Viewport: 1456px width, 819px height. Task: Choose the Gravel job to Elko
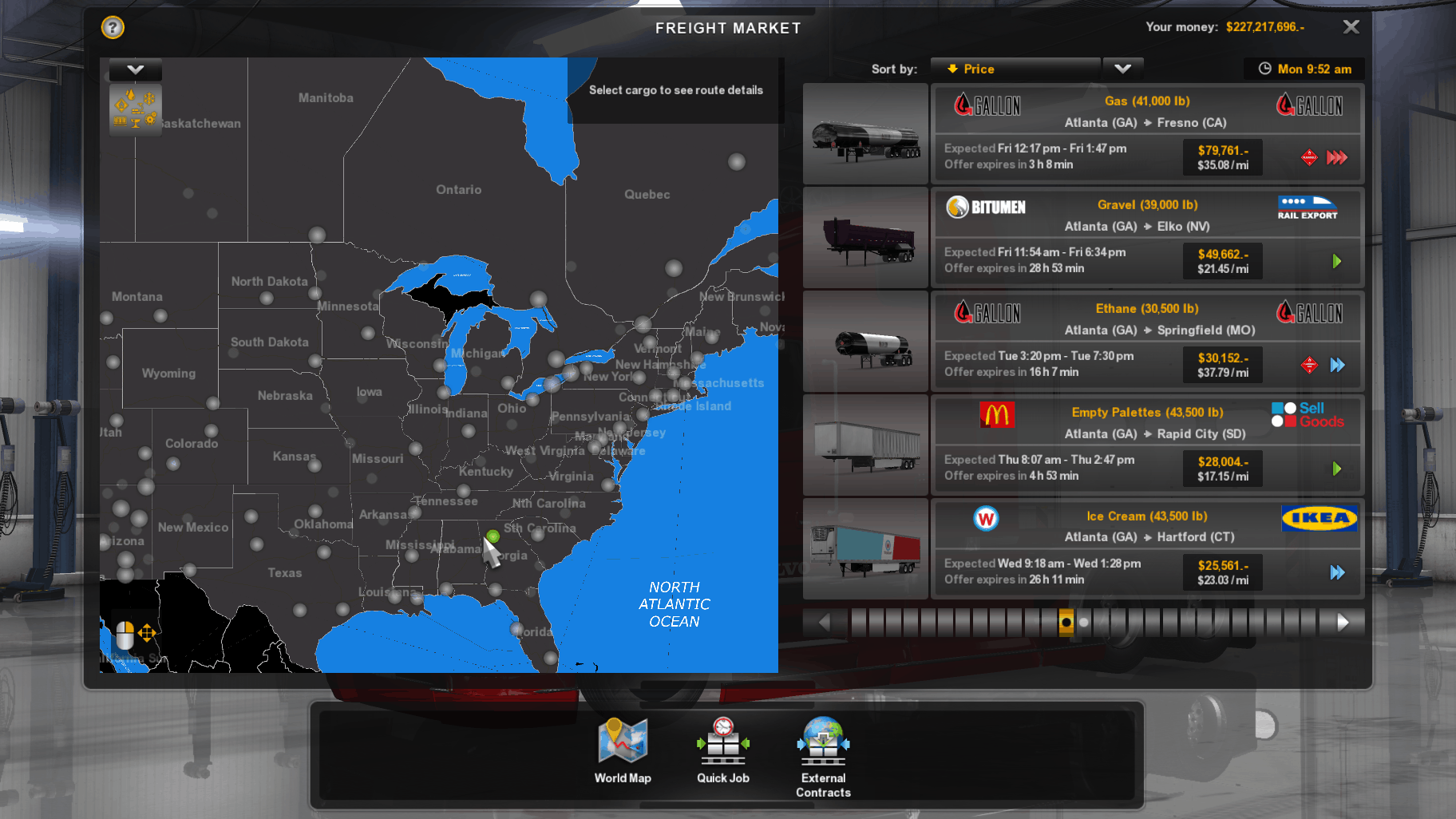coord(1146,237)
